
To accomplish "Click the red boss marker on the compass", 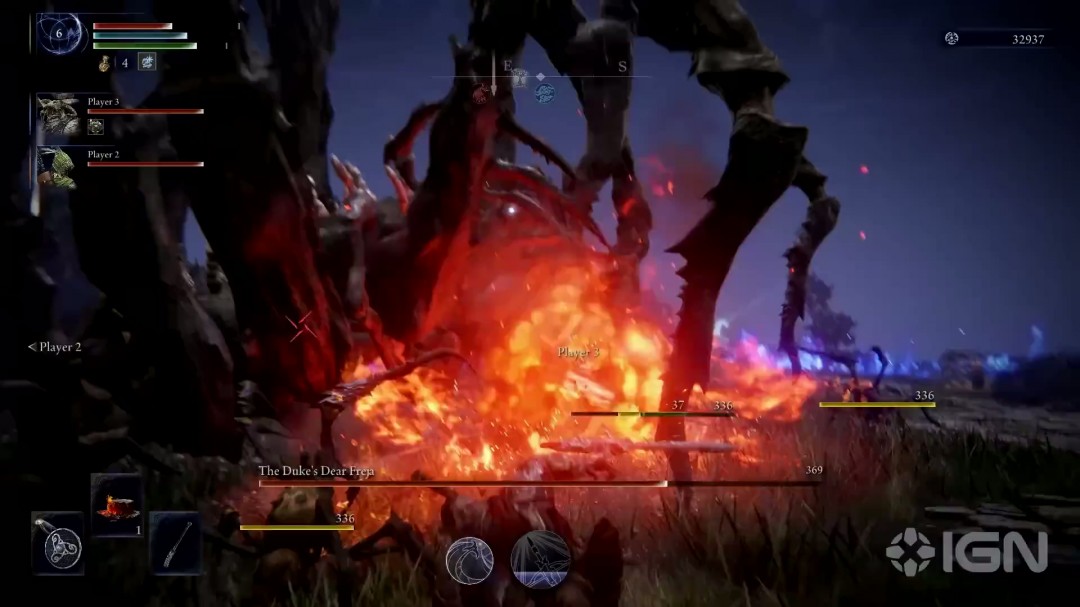I will click(482, 94).
